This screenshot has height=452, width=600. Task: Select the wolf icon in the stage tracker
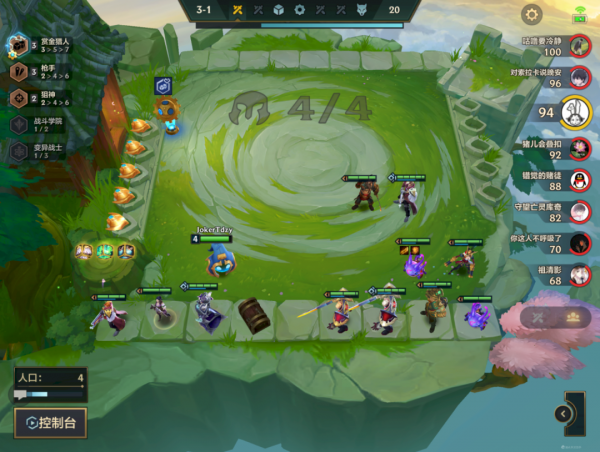point(361,10)
